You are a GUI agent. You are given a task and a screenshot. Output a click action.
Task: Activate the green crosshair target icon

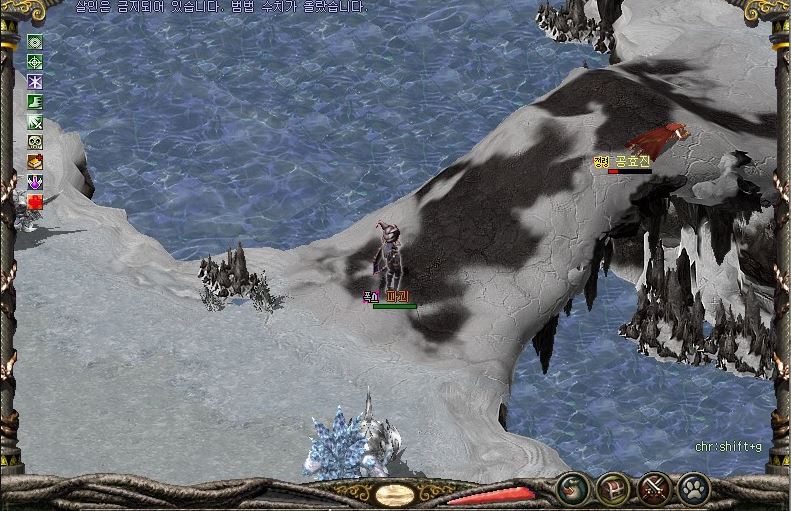35,62
